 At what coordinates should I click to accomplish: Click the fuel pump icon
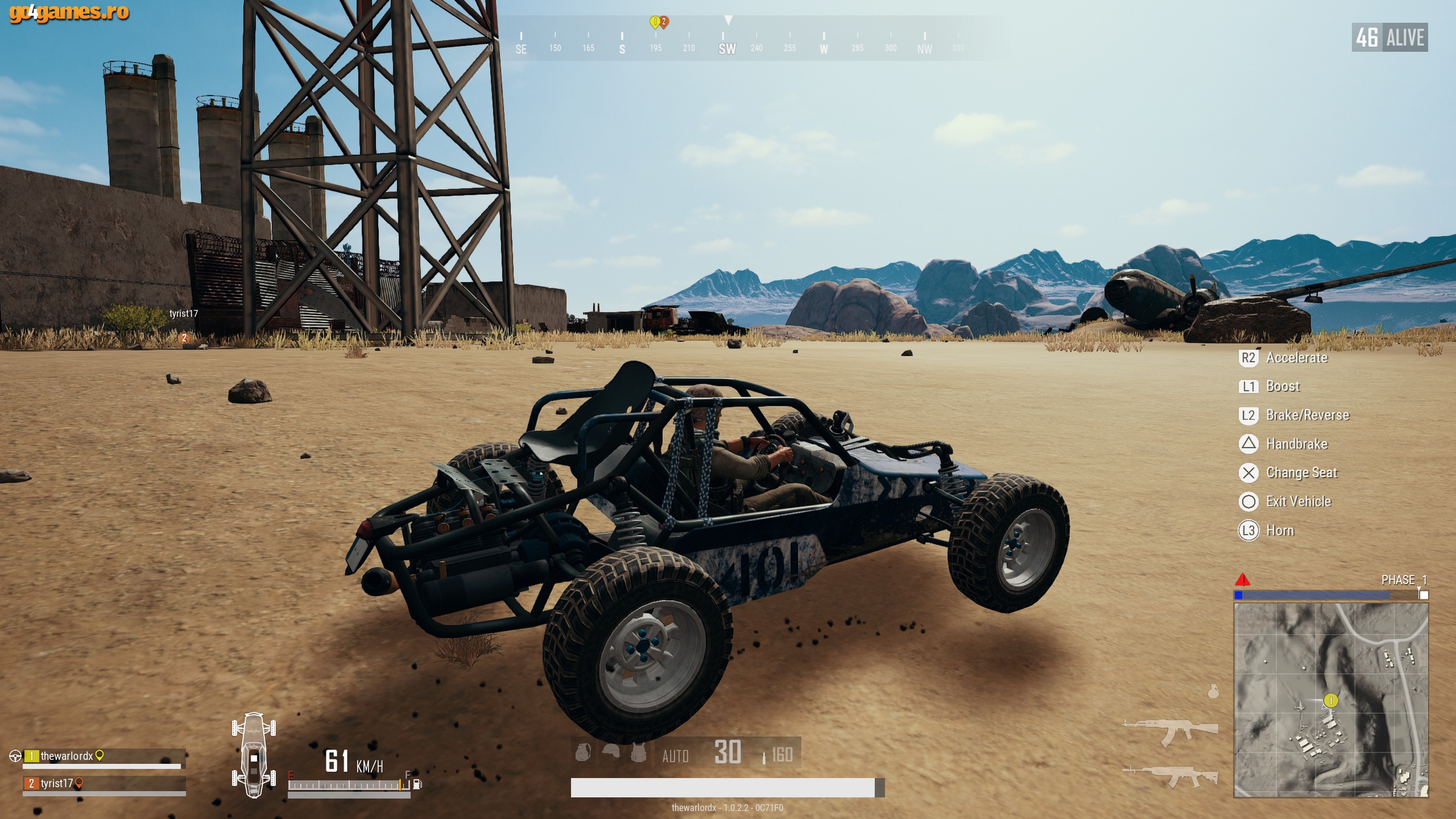coord(418,784)
